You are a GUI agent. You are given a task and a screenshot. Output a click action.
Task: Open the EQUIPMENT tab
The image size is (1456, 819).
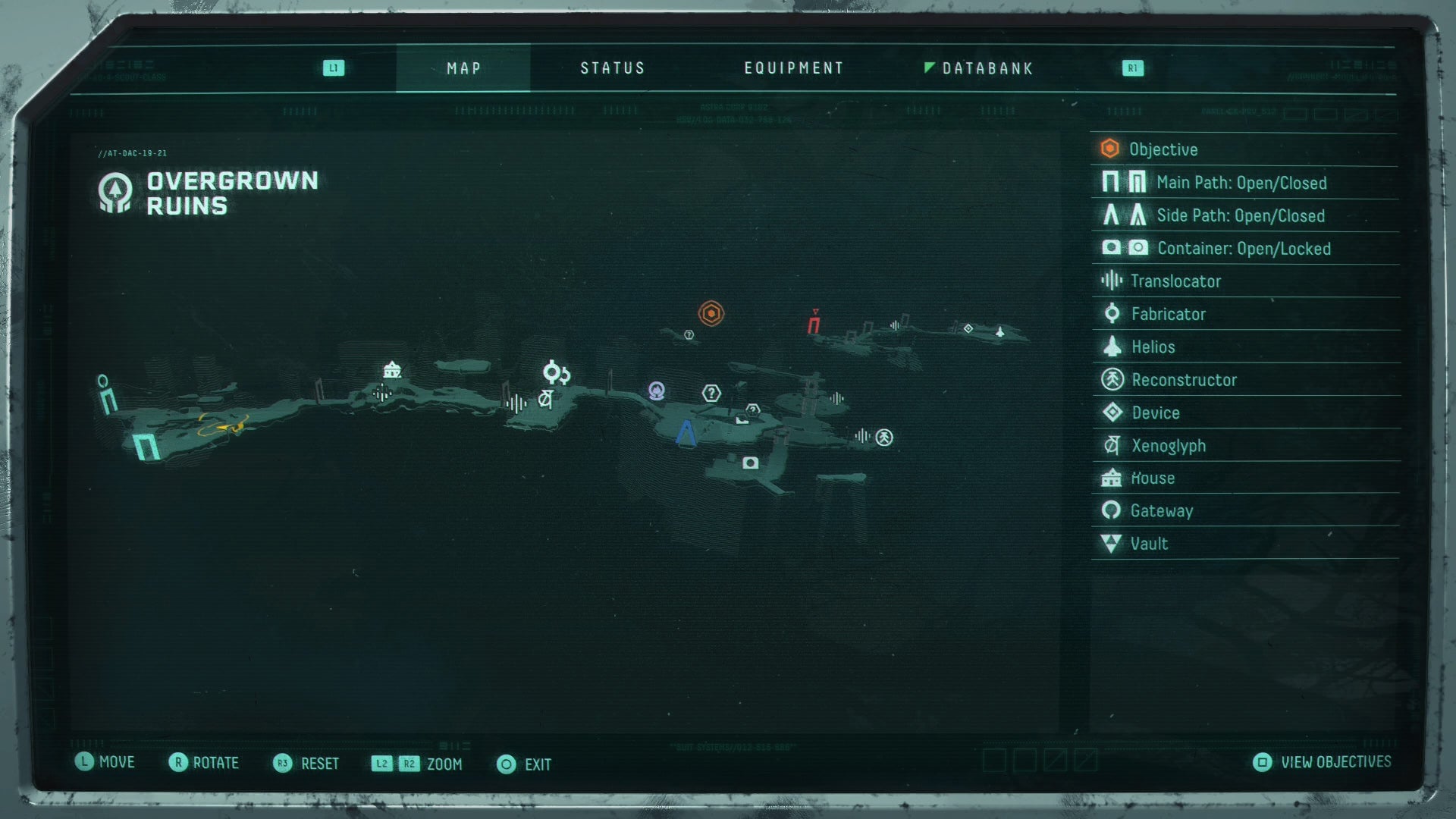pos(793,67)
